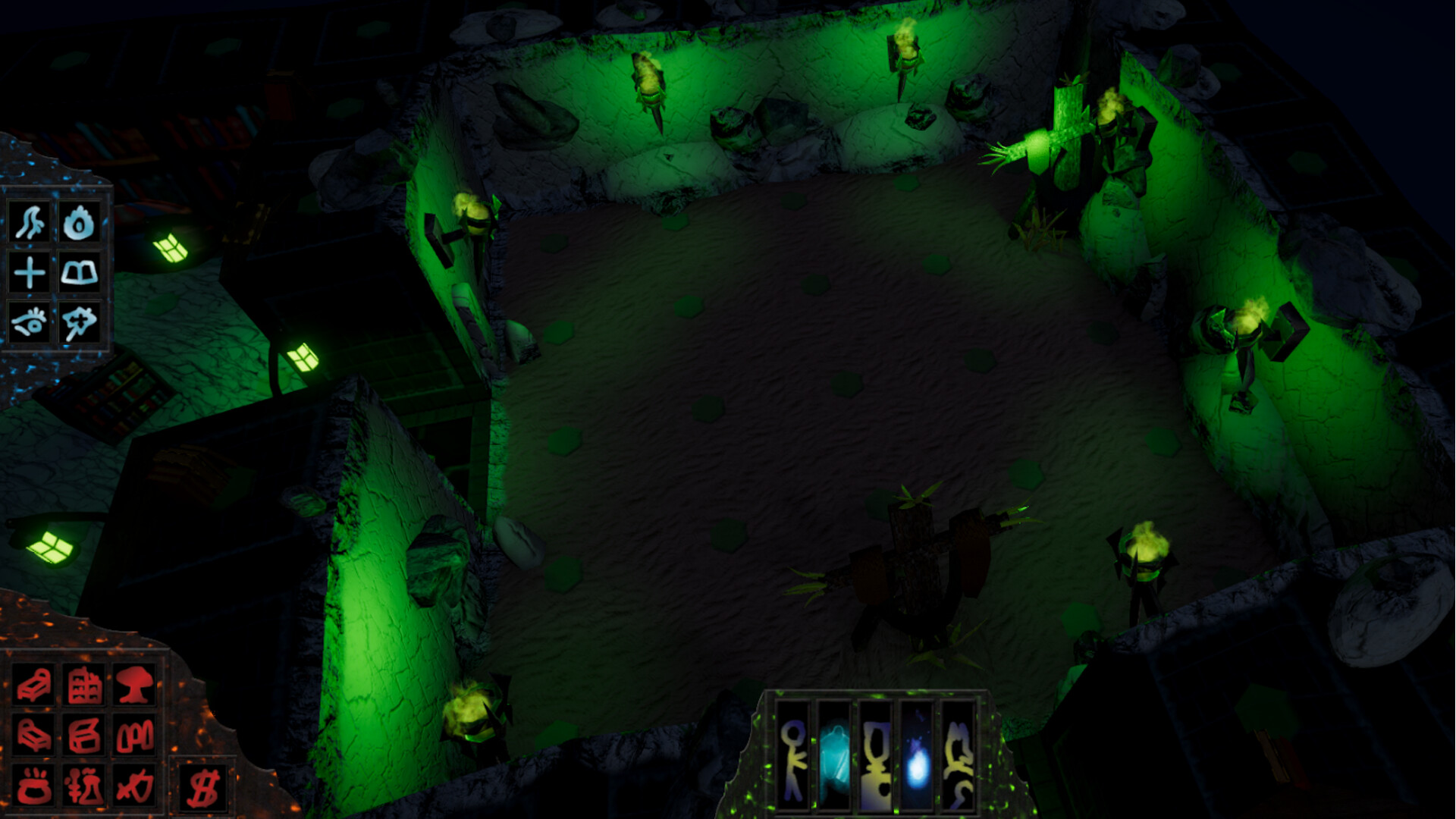Viewport: 1456px width, 819px height.
Task: Select the bookshelf build icon
Action: pyautogui.click(x=86, y=685)
